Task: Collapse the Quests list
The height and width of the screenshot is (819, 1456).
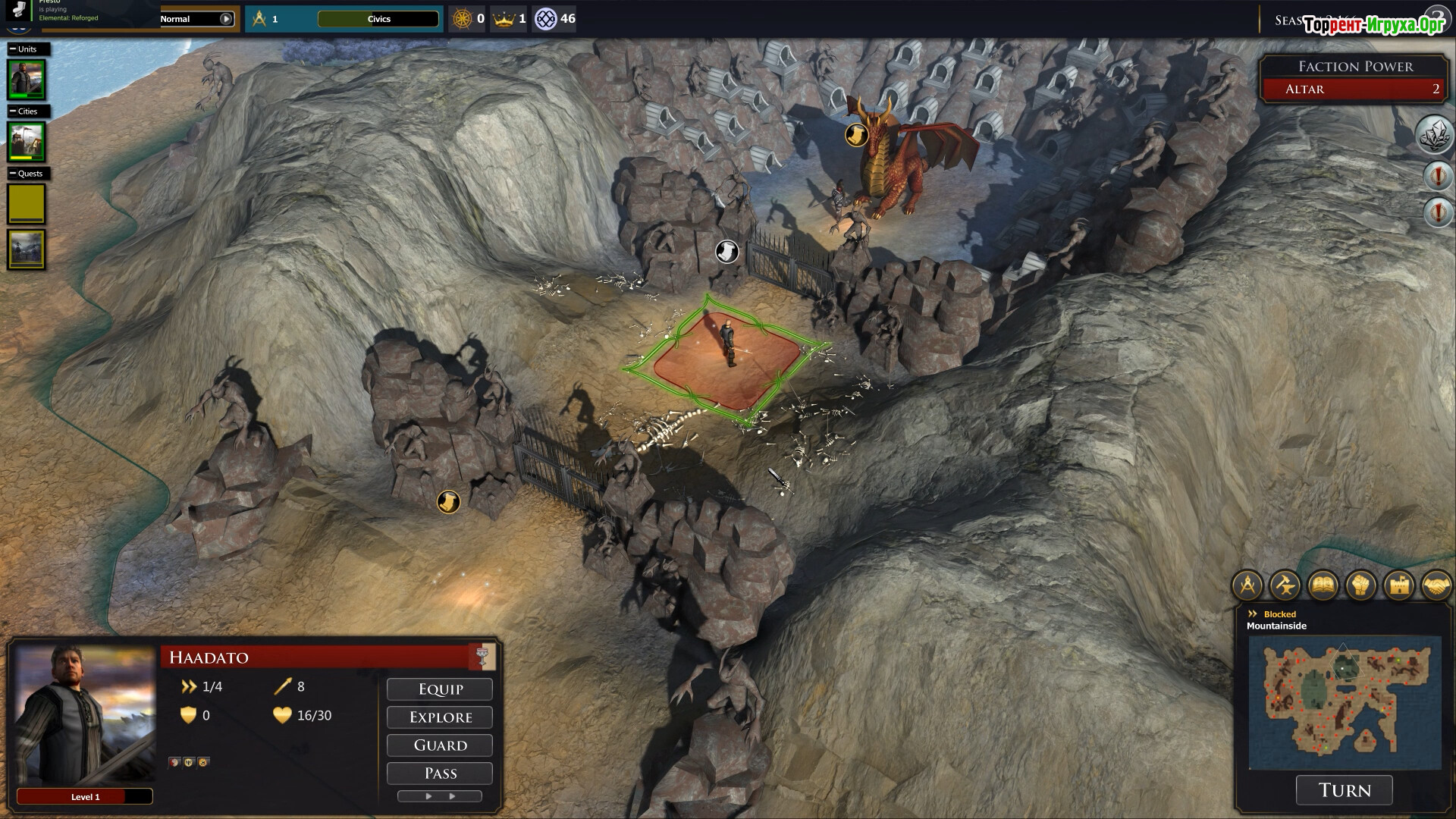Action: [13, 174]
